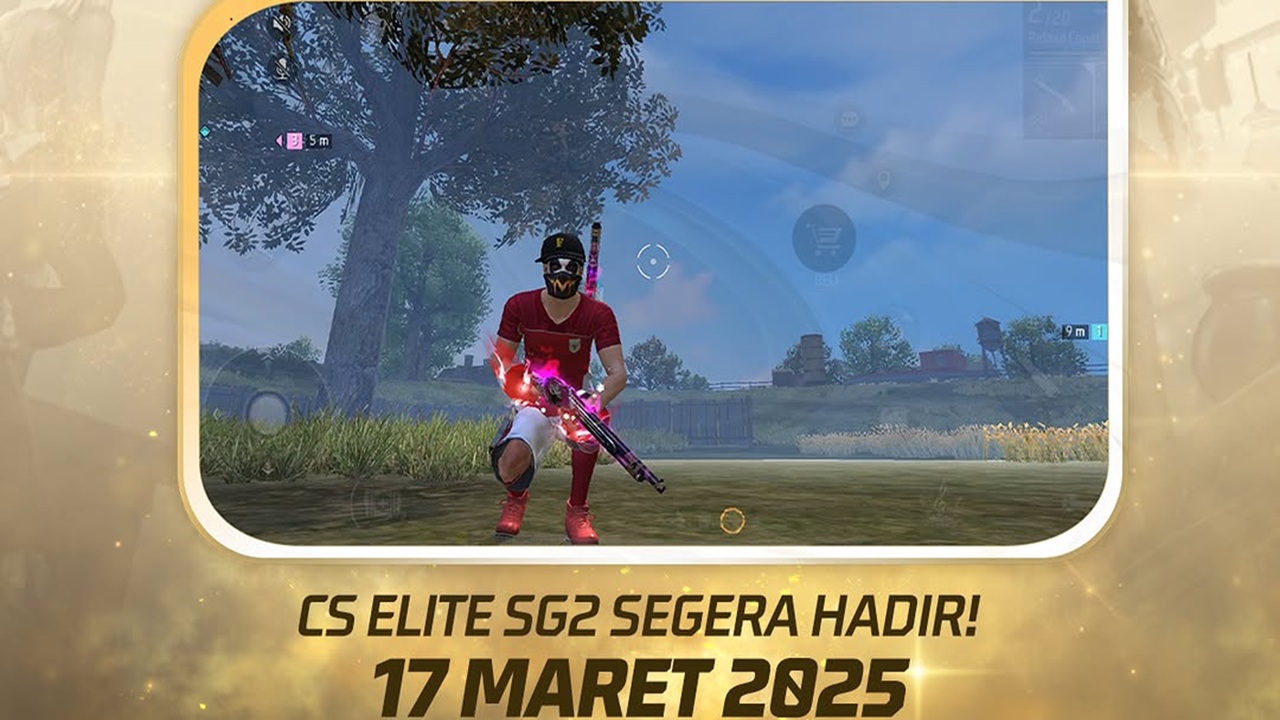
Task: Tap the central aiming crosshair reticle
Action: 655,259
